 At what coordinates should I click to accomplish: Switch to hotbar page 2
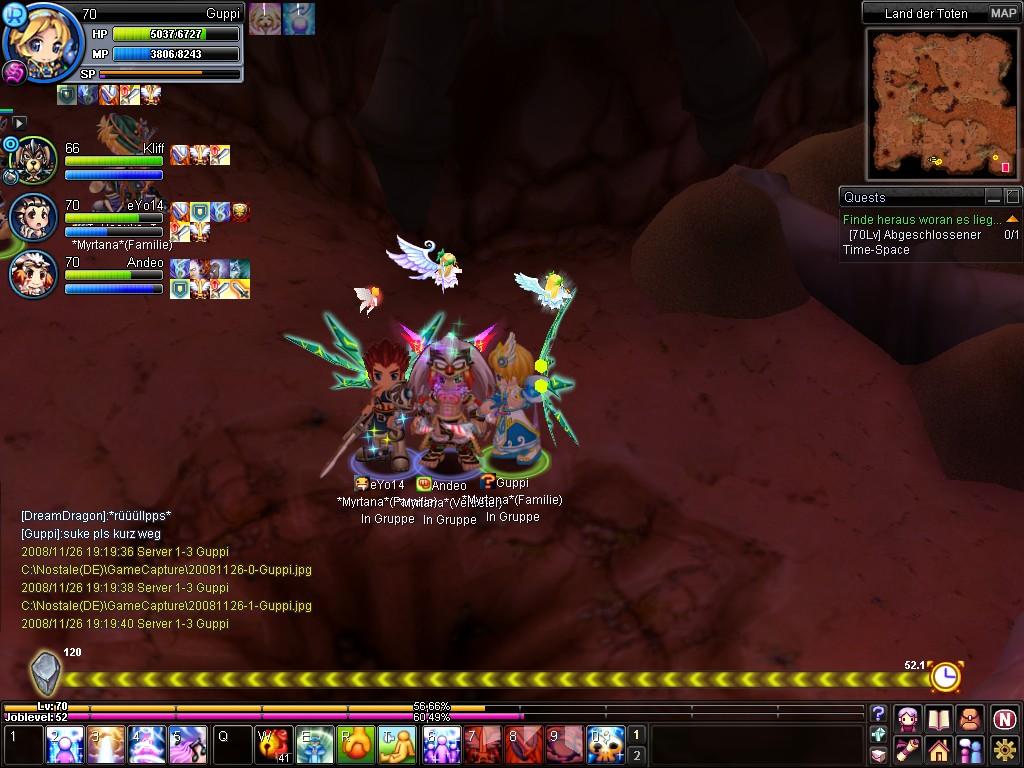pos(637,756)
